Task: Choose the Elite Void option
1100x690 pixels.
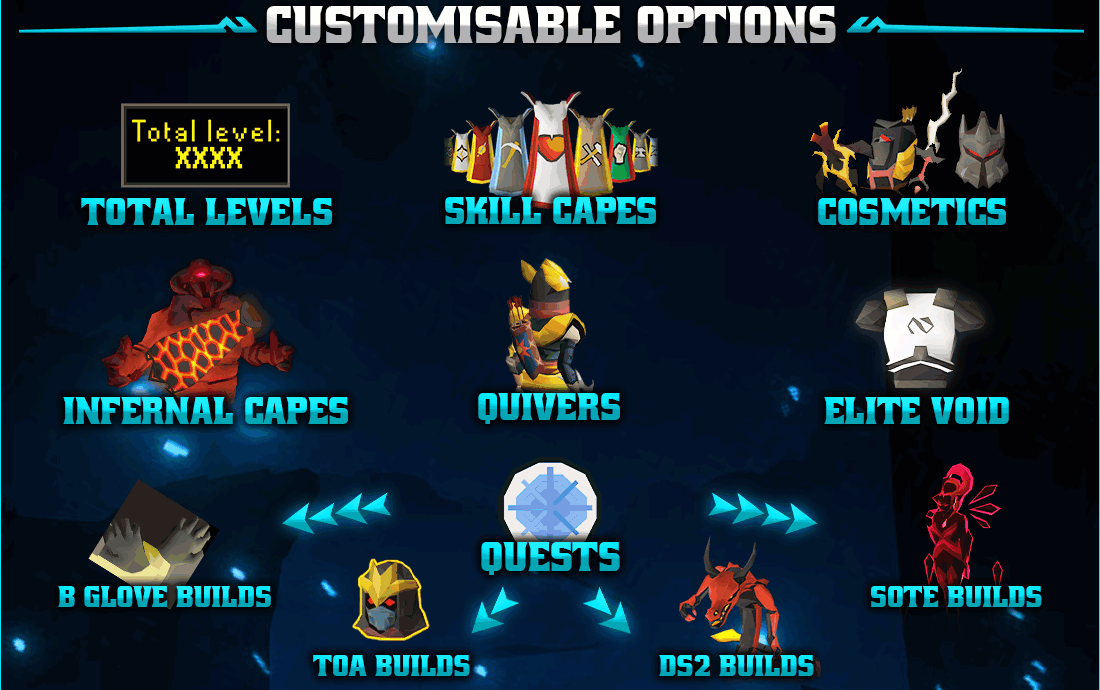Action: [917, 411]
